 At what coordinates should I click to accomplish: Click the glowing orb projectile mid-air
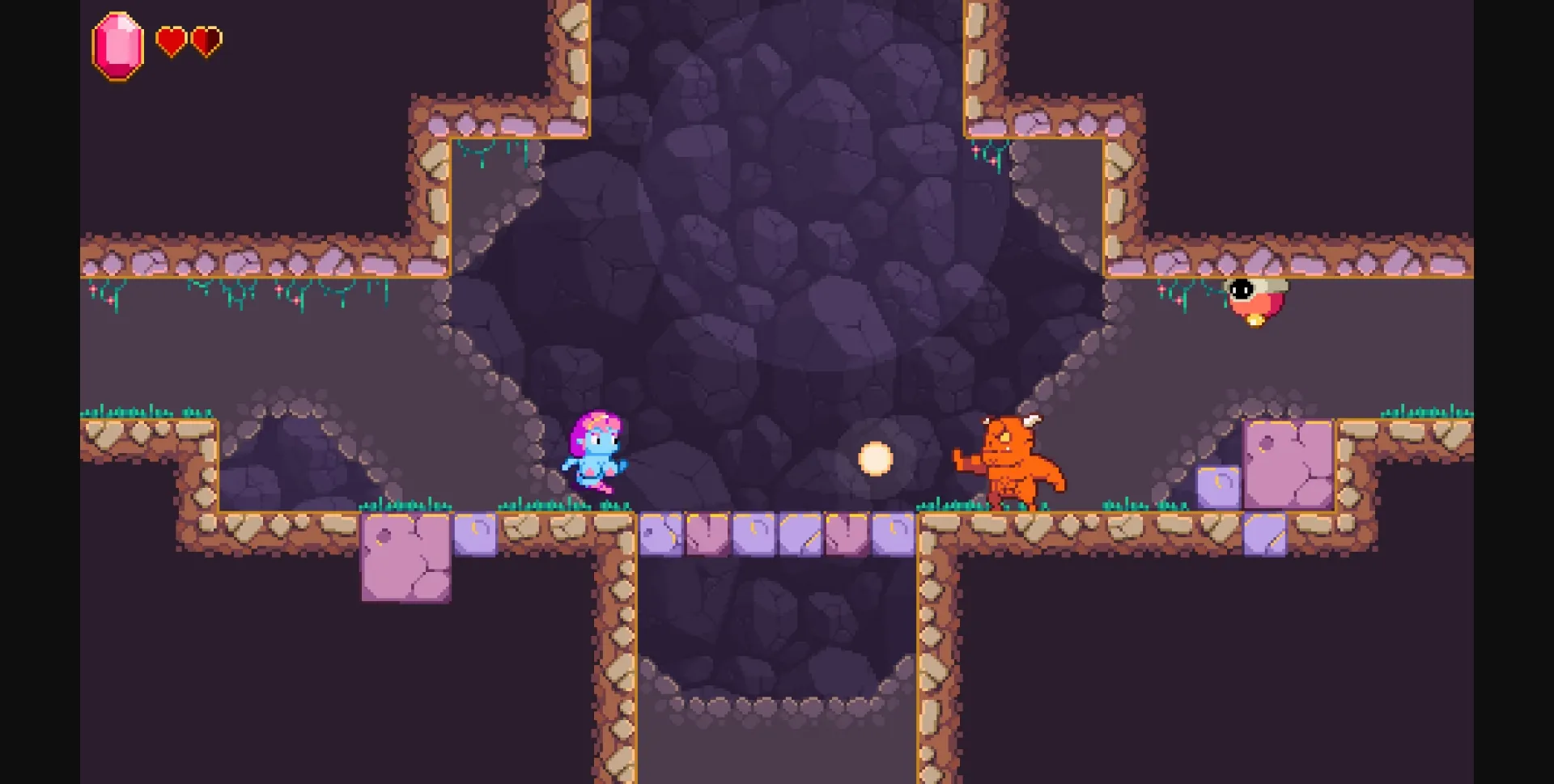[x=877, y=460]
